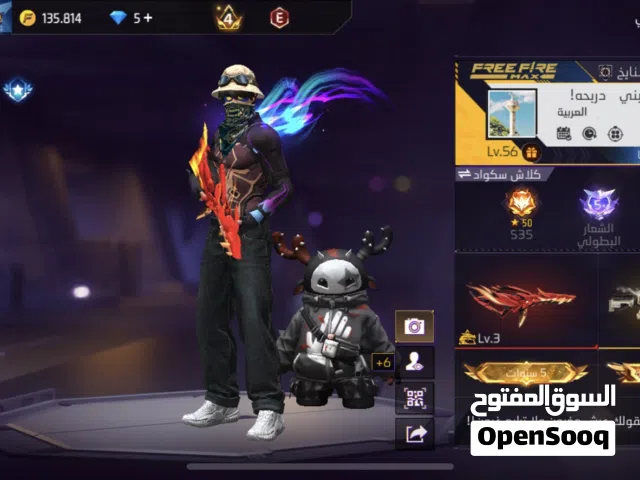Viewport: 640px width, 480px height.
Task: Select the red dragon weapon skin Lv.3
Action: pyautogui.click(x=521, y=298)
